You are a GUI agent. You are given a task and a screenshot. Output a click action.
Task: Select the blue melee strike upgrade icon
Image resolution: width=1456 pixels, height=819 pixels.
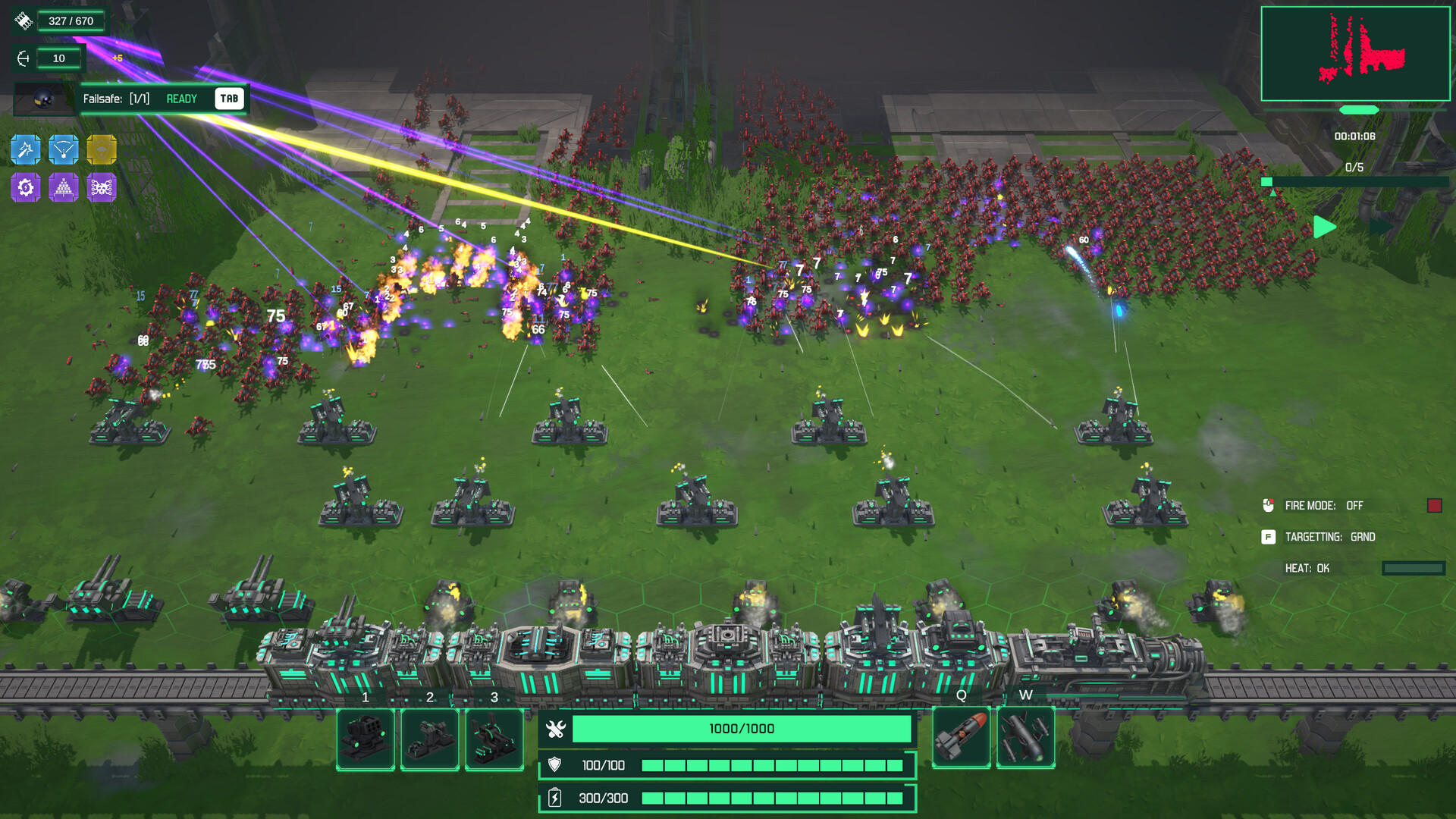tap(25, 149)
